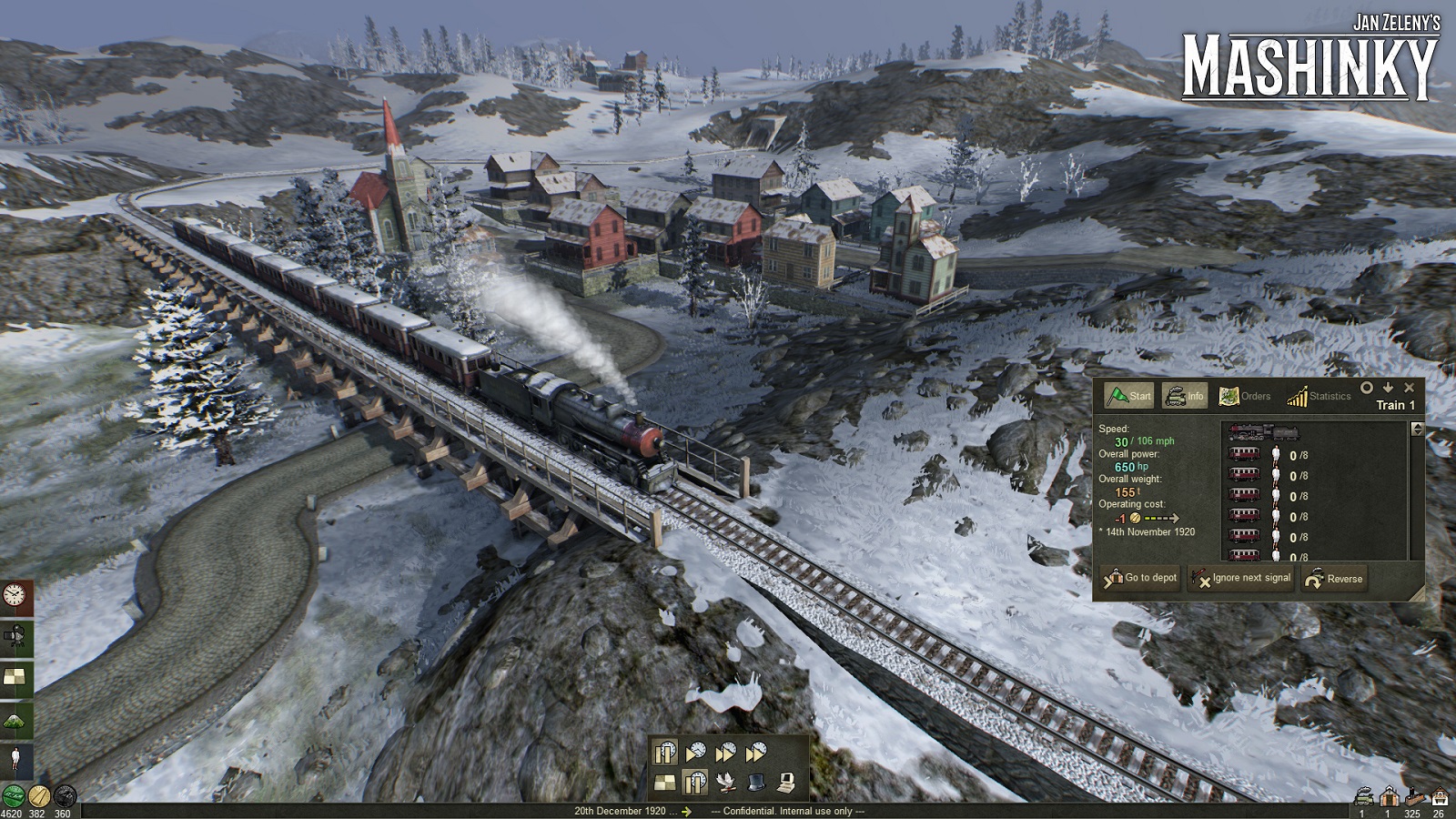Open the top hat icon menu

(756, 782)
